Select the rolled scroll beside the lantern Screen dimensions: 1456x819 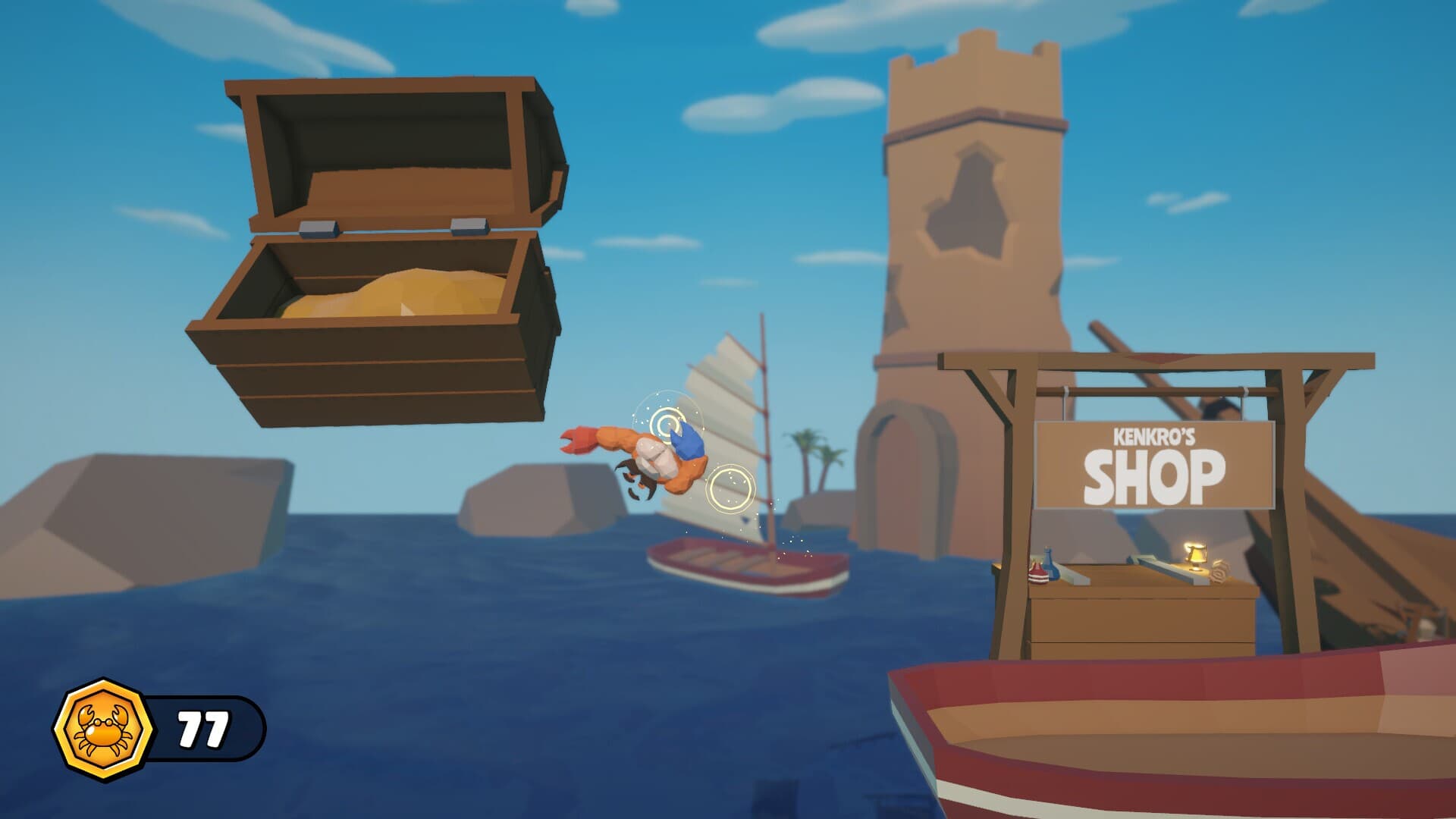[1219, 570]
